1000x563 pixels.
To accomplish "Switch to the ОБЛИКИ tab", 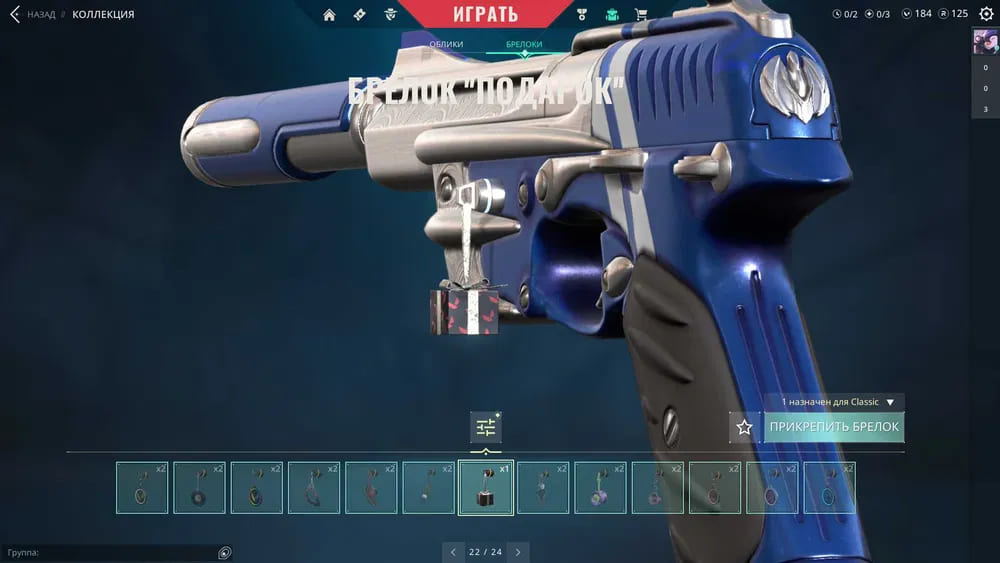I will coord(446,45).
